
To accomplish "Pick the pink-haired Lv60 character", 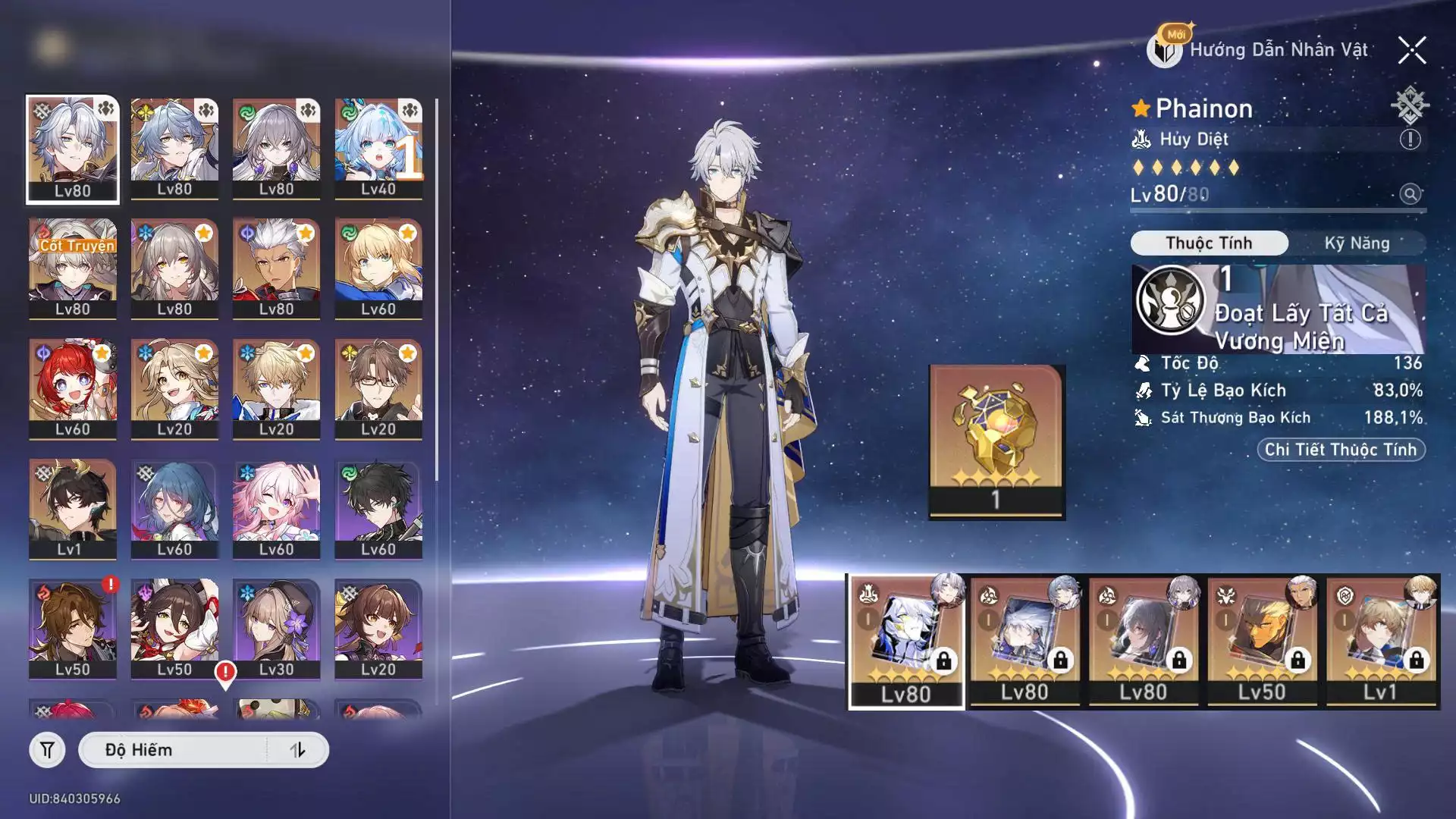I will click(276, 509).
